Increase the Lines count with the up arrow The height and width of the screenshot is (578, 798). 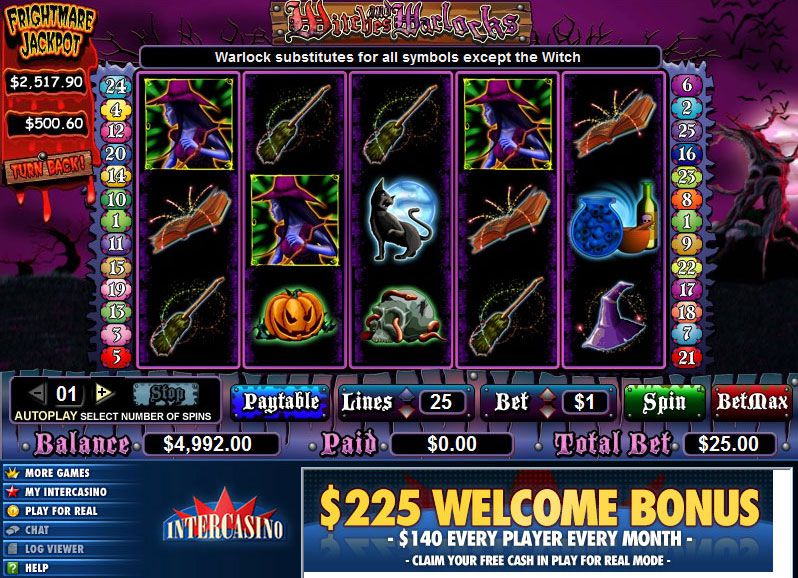[x=405, y=393]
